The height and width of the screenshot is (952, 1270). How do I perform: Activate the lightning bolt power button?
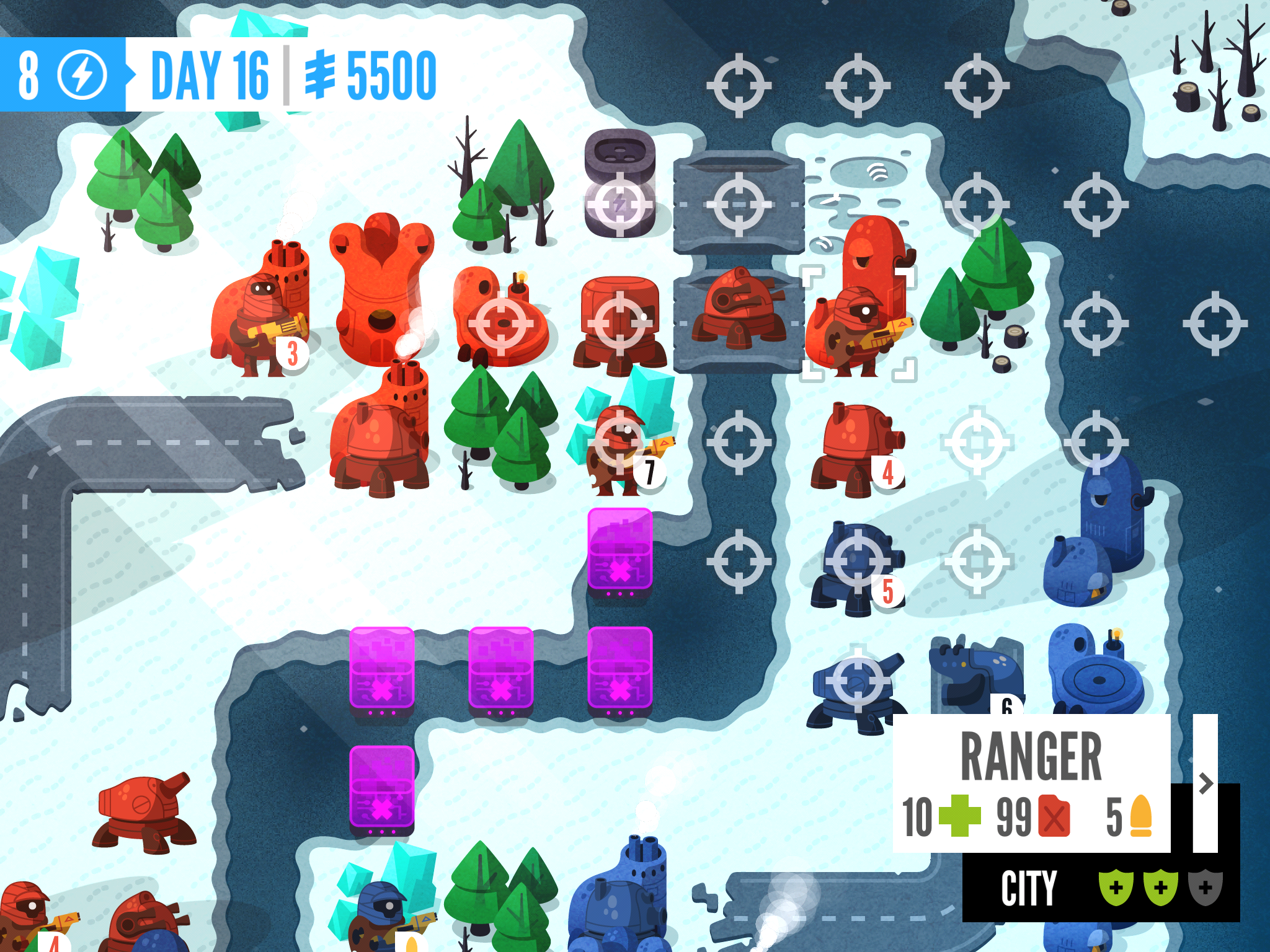82,75
